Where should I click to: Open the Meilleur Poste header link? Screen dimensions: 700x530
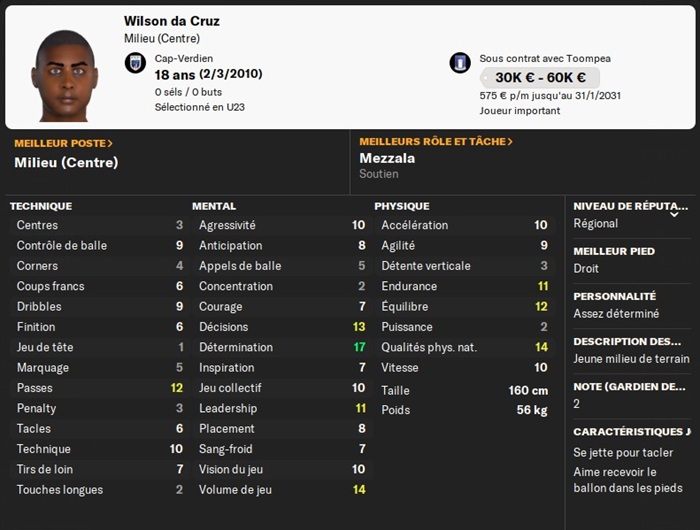[63, 143]
